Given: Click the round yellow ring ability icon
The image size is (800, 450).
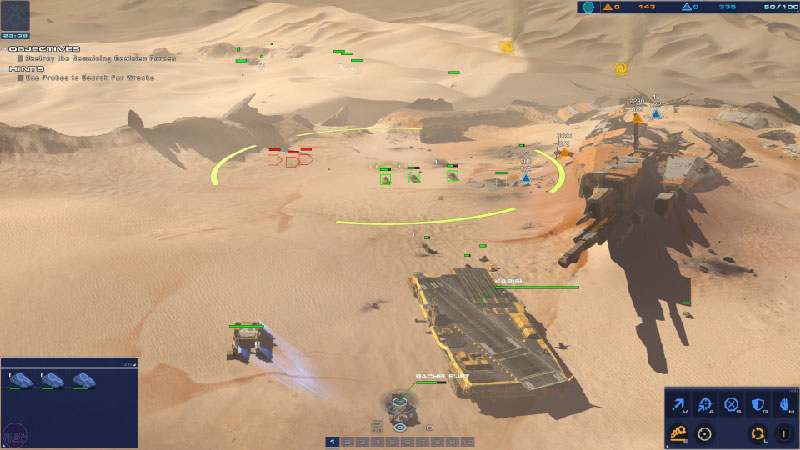Looking at the screenshot, I should click(705, 433).
